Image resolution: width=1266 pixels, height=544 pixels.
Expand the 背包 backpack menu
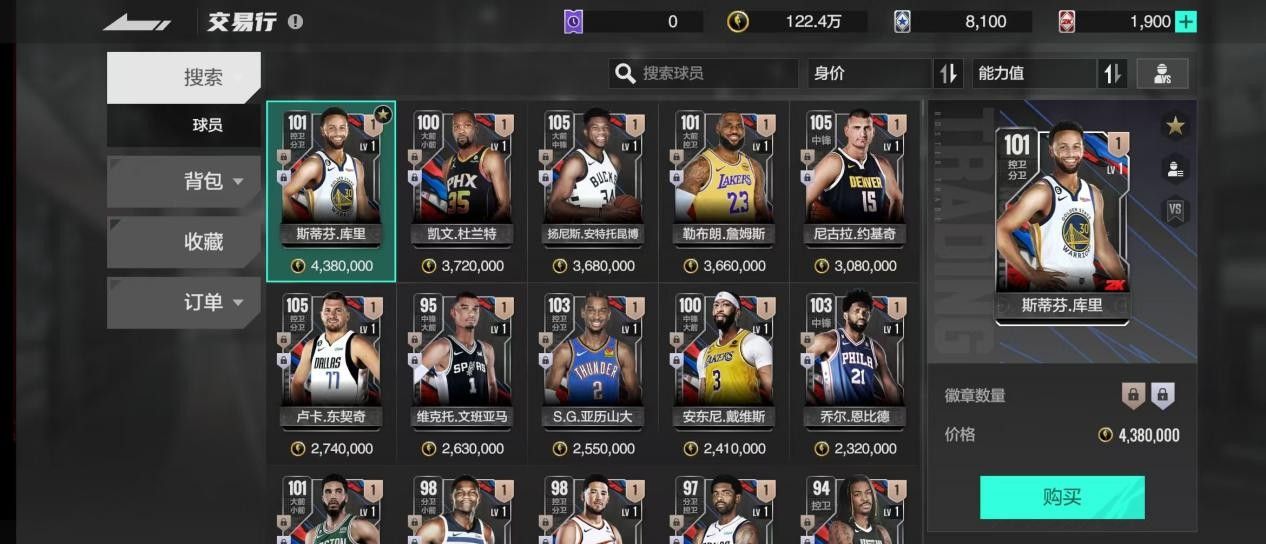point(184,181)
